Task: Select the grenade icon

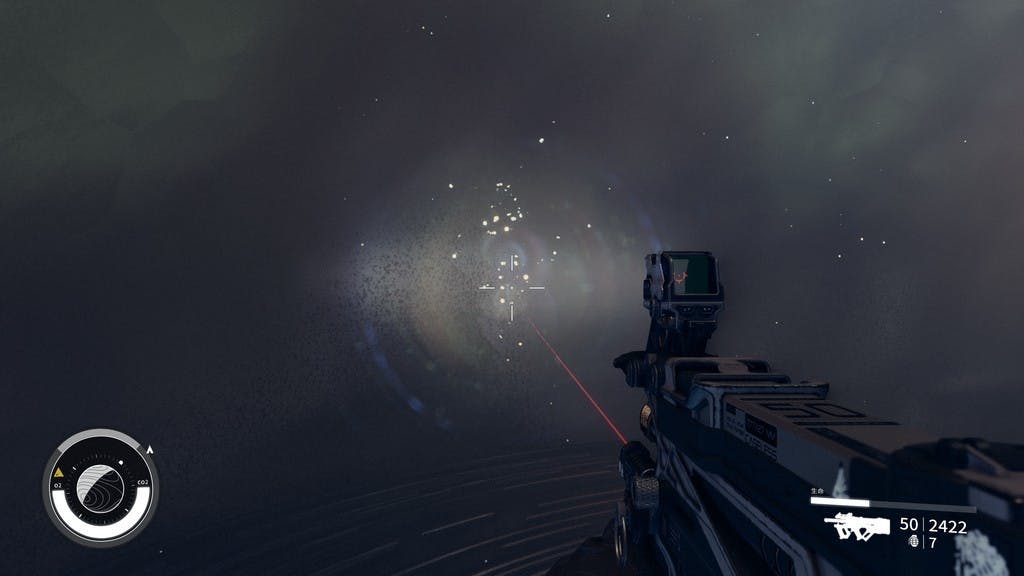Action: 913,541
